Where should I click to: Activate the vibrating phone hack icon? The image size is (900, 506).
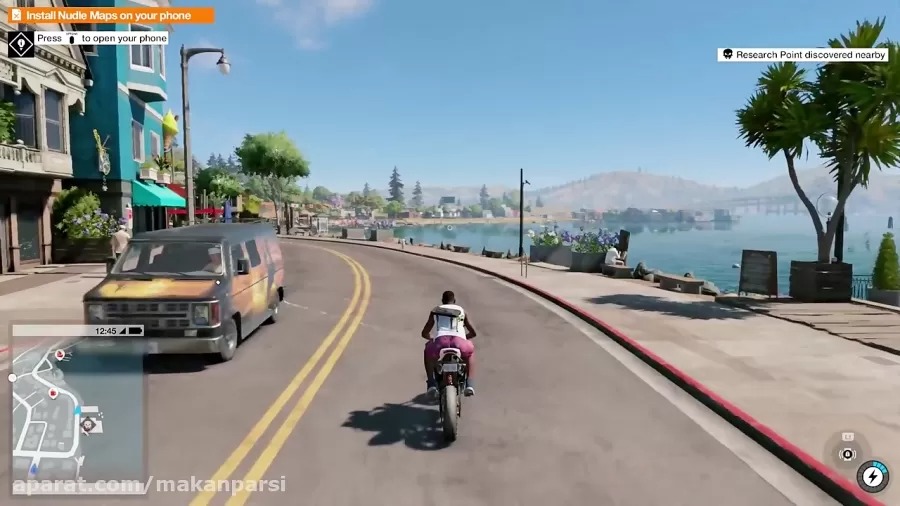[847, 452]
